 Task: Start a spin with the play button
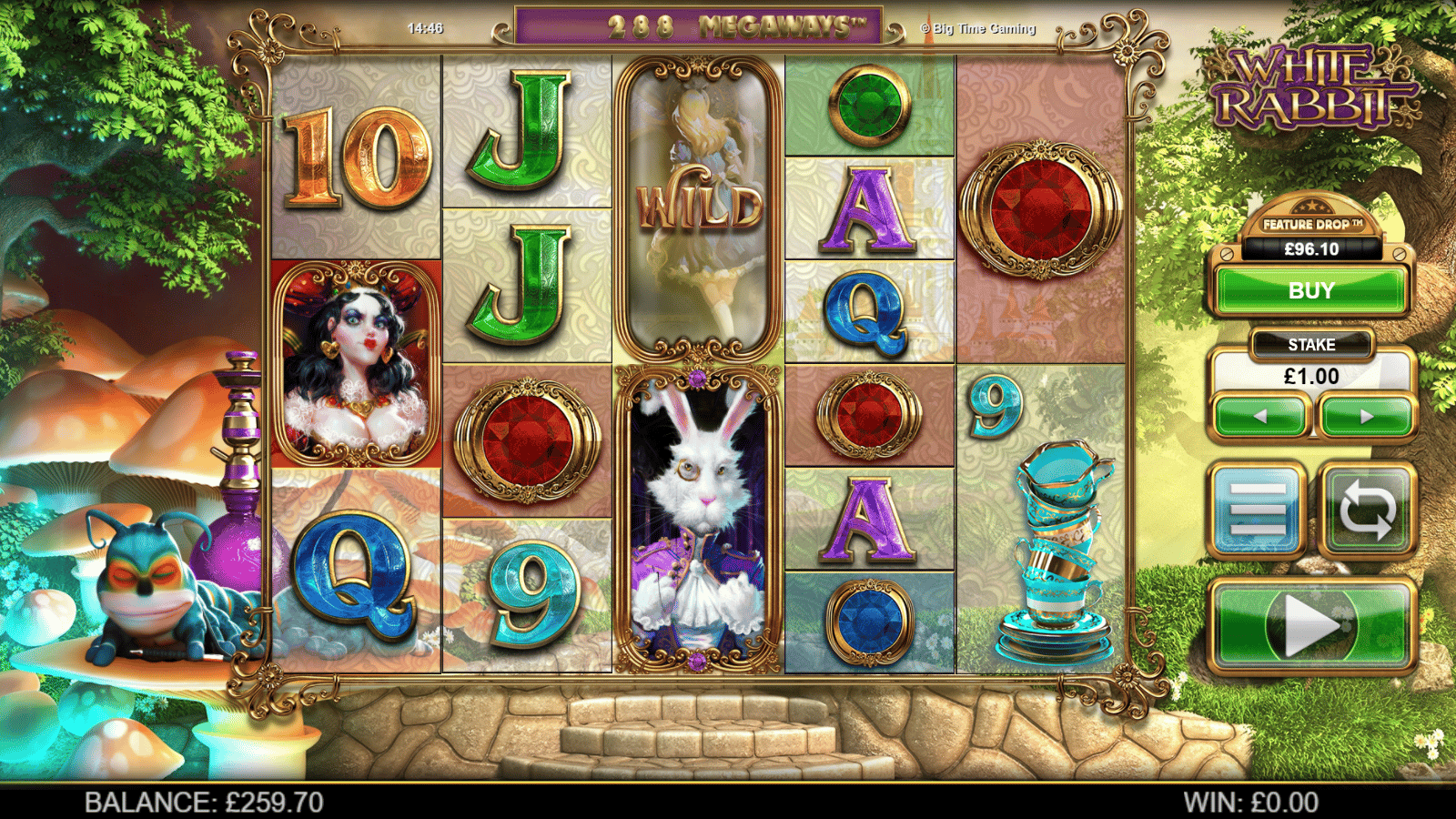(1311, 623)
